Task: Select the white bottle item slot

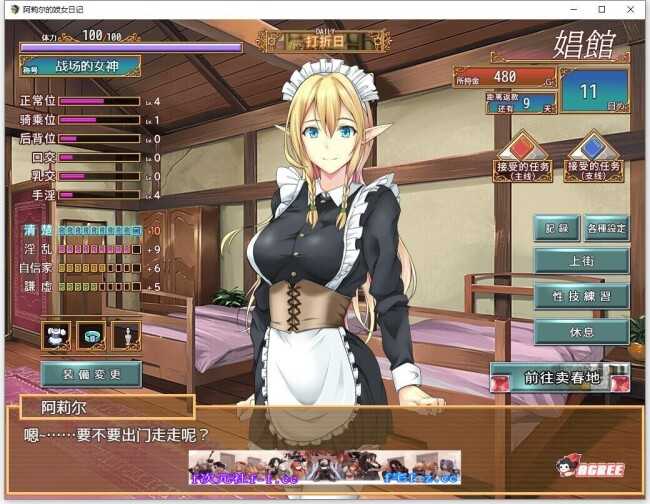Action: click(x=126, y=335)
